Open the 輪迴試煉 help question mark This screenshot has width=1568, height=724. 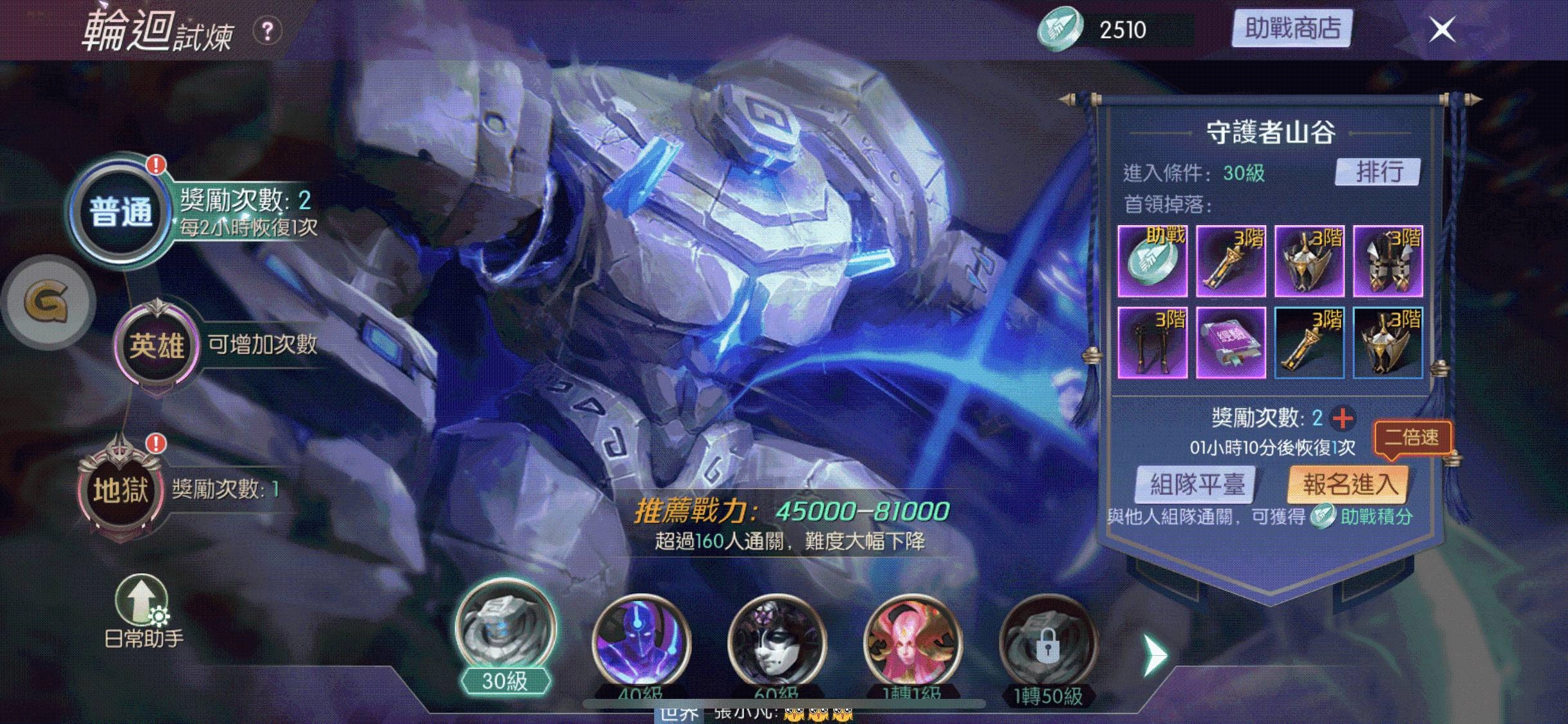[x=268, y=29]
